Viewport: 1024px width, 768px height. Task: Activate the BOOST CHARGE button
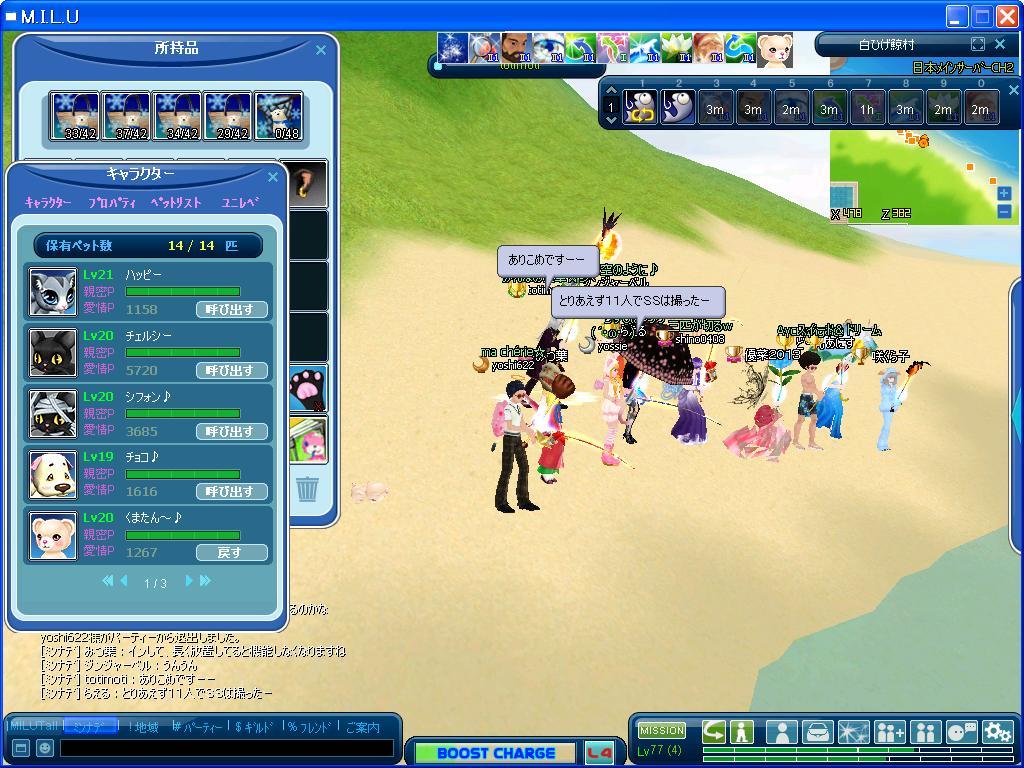pos(496,753)
